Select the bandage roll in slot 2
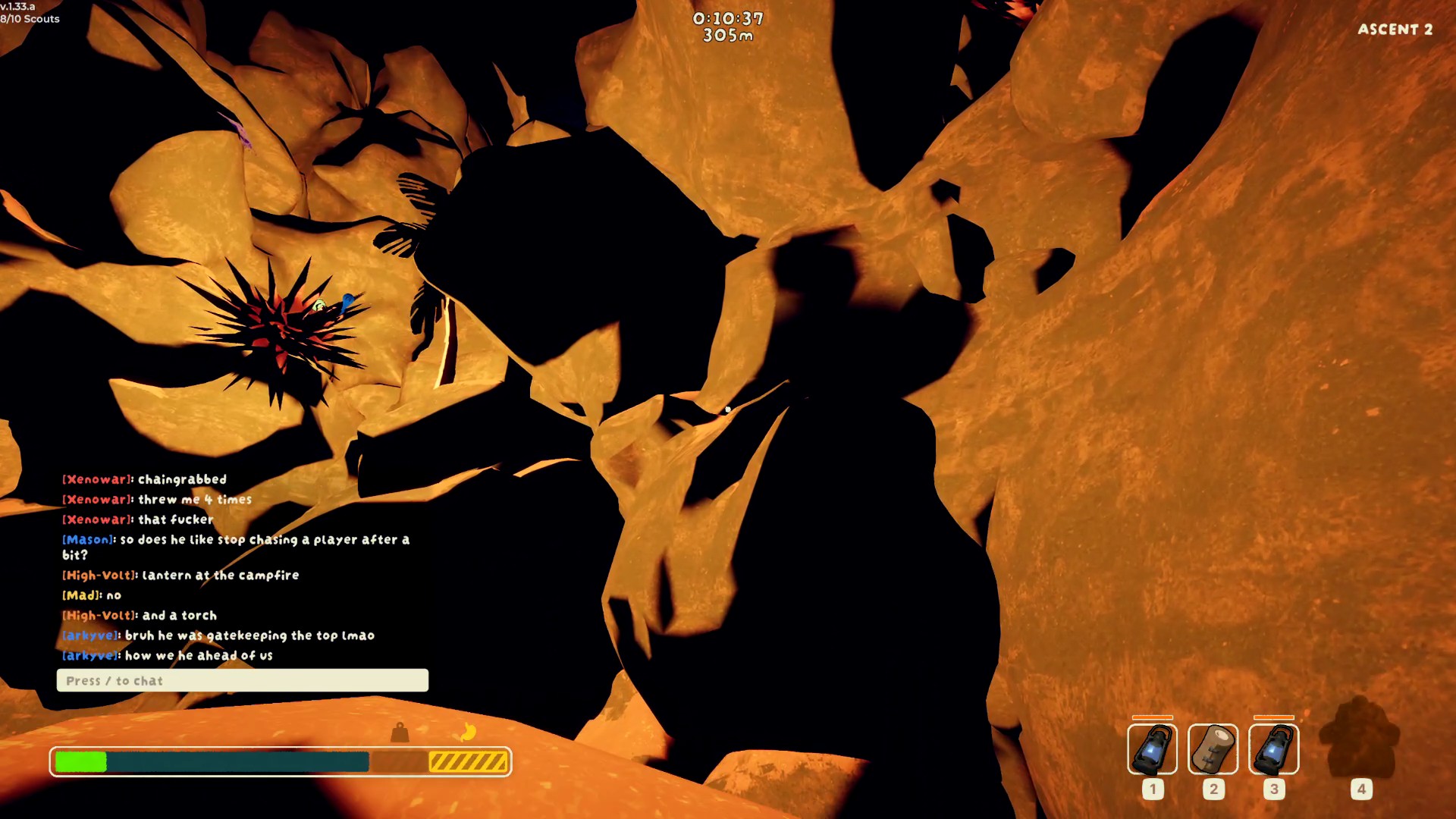This screenshot has height=819, width=1456. coord(1213,749)
